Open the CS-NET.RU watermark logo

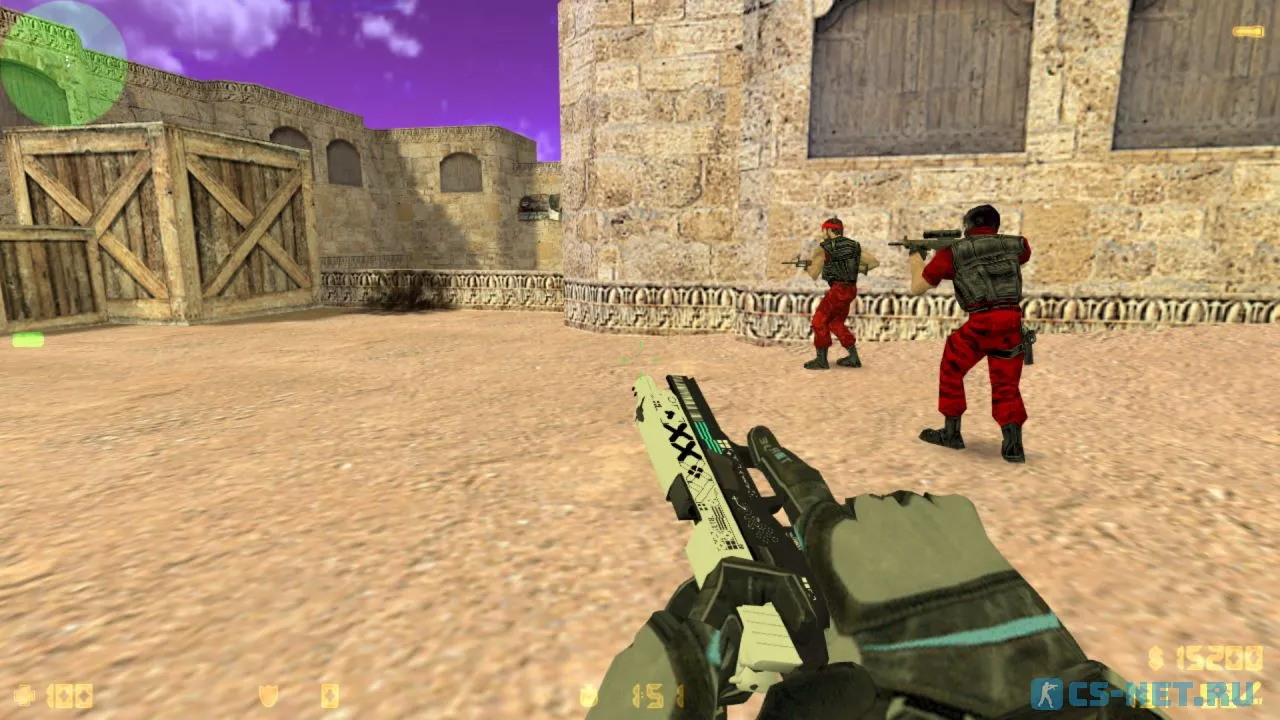click(x=1146, y=693)
